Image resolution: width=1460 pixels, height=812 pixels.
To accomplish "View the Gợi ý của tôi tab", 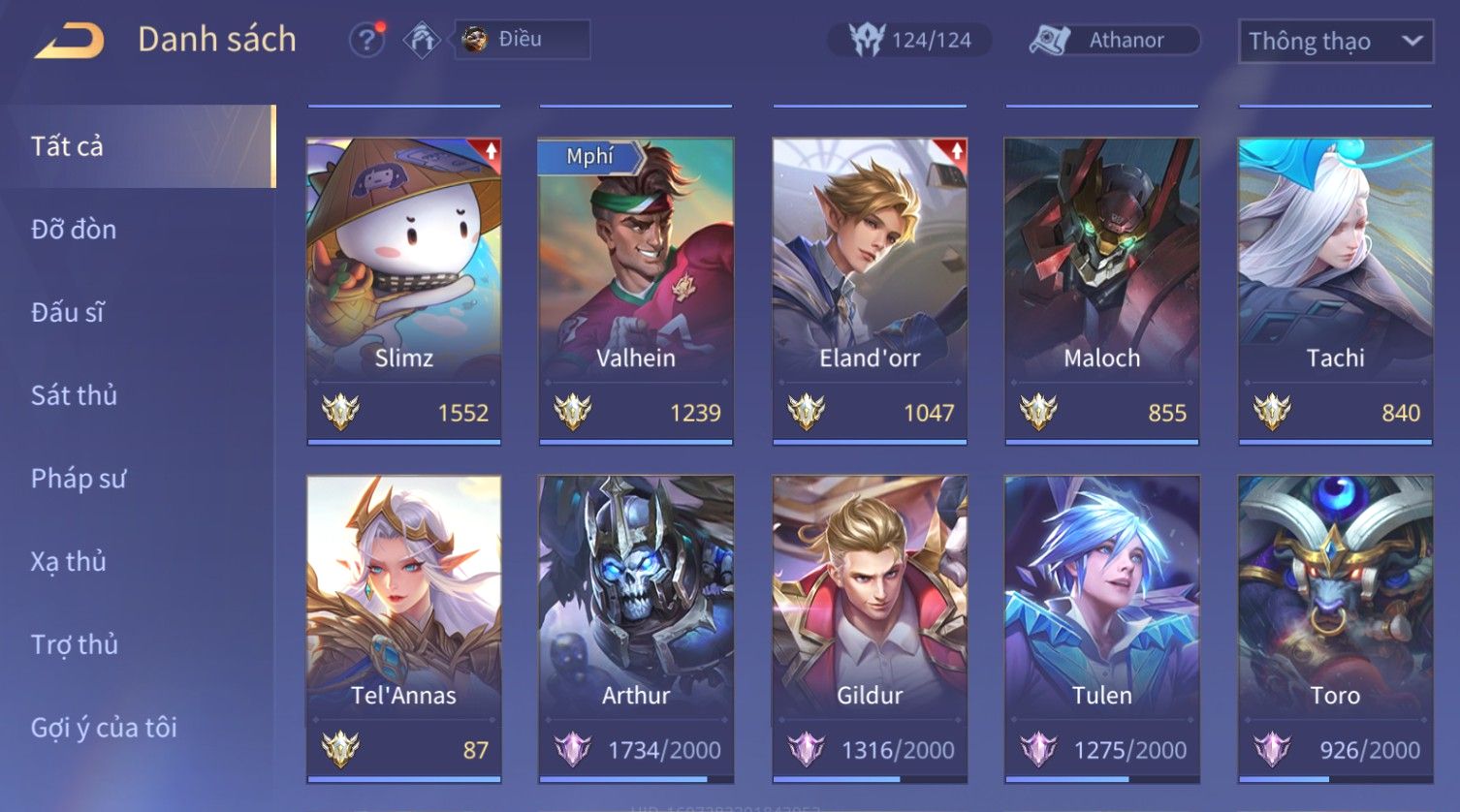I will tap(104, 728).
